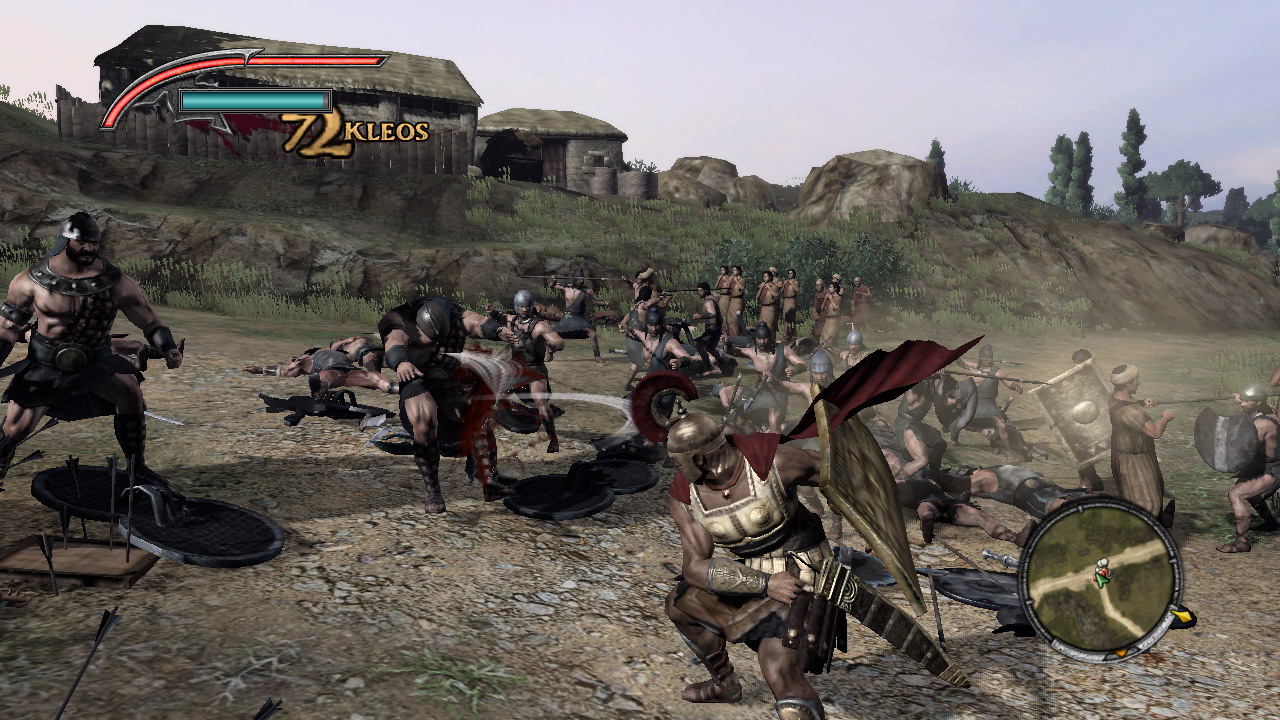Open the circular minimap
The image size is (1280, 720).
(1100, 575)
